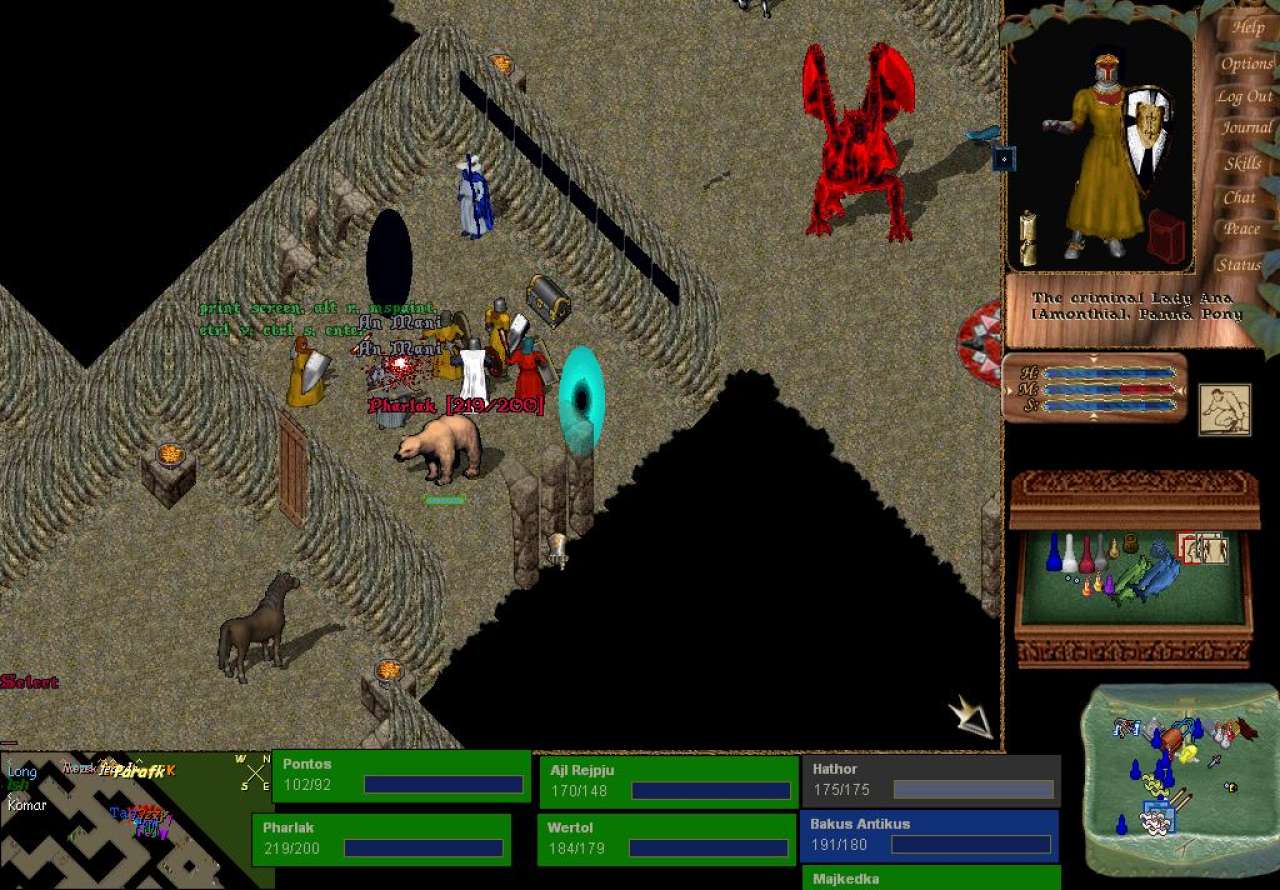
Task: Open the Options menu
Action: pos(1246,64)
